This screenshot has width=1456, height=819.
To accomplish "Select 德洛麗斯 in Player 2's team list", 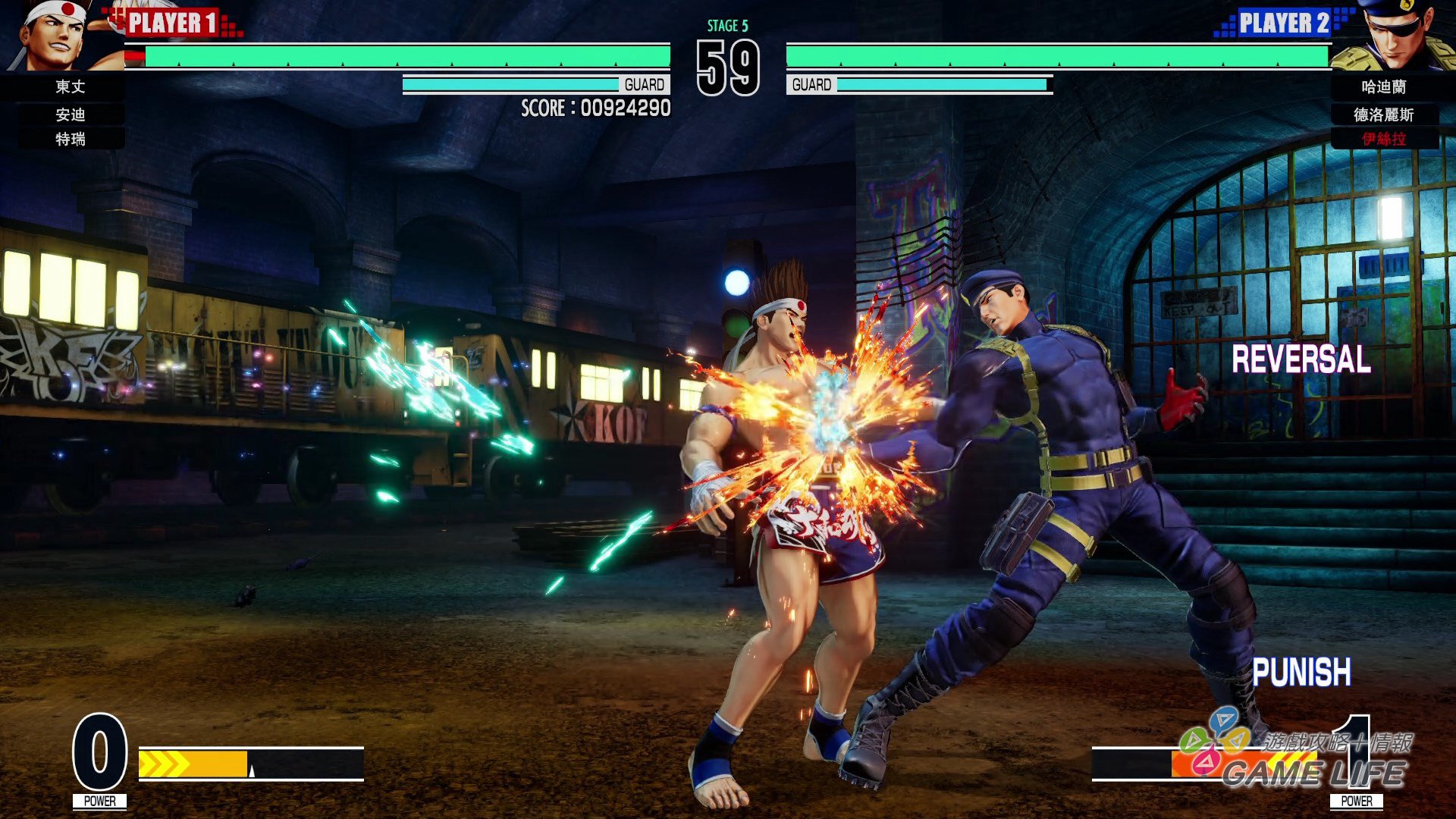I will click(x=1383, y=115).
